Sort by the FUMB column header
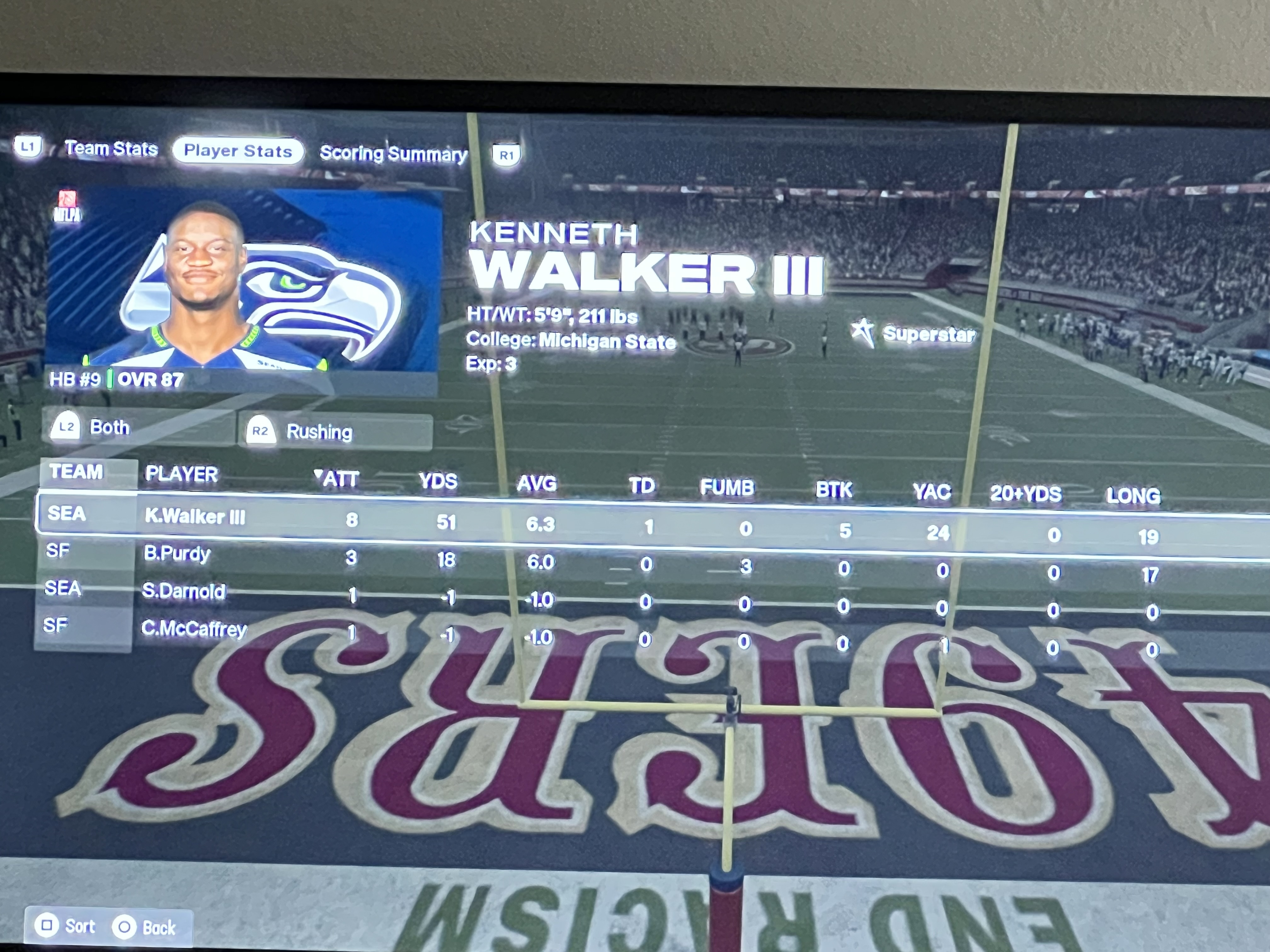Image resolution: width=1270 pixels, height=952 pixels. tap(726, 488)
